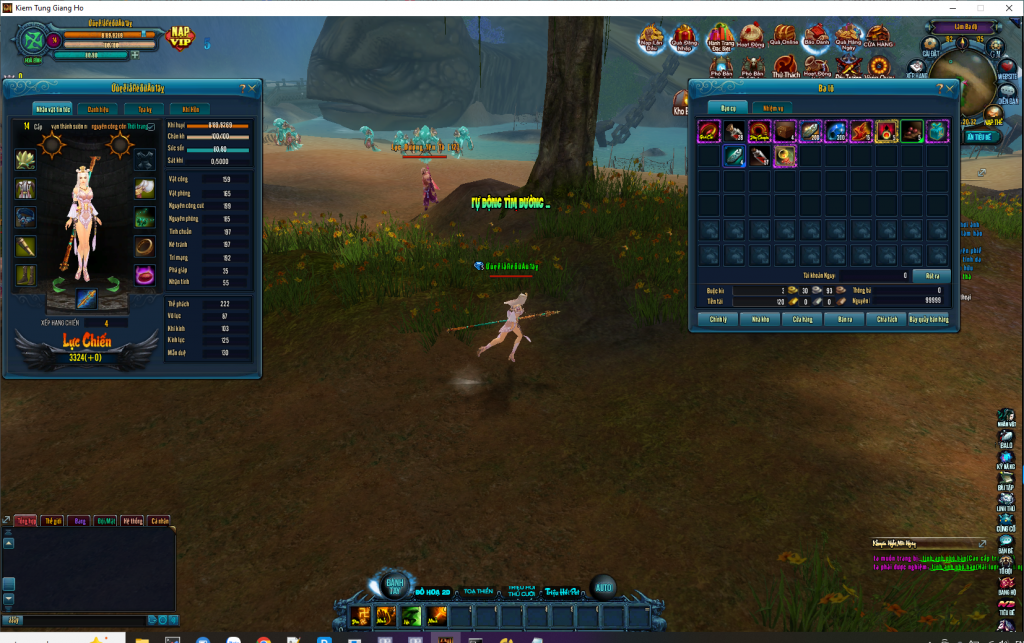1024x643 pixels.
Task: Toggle the AUTO combat button
Action: point(603,587)
